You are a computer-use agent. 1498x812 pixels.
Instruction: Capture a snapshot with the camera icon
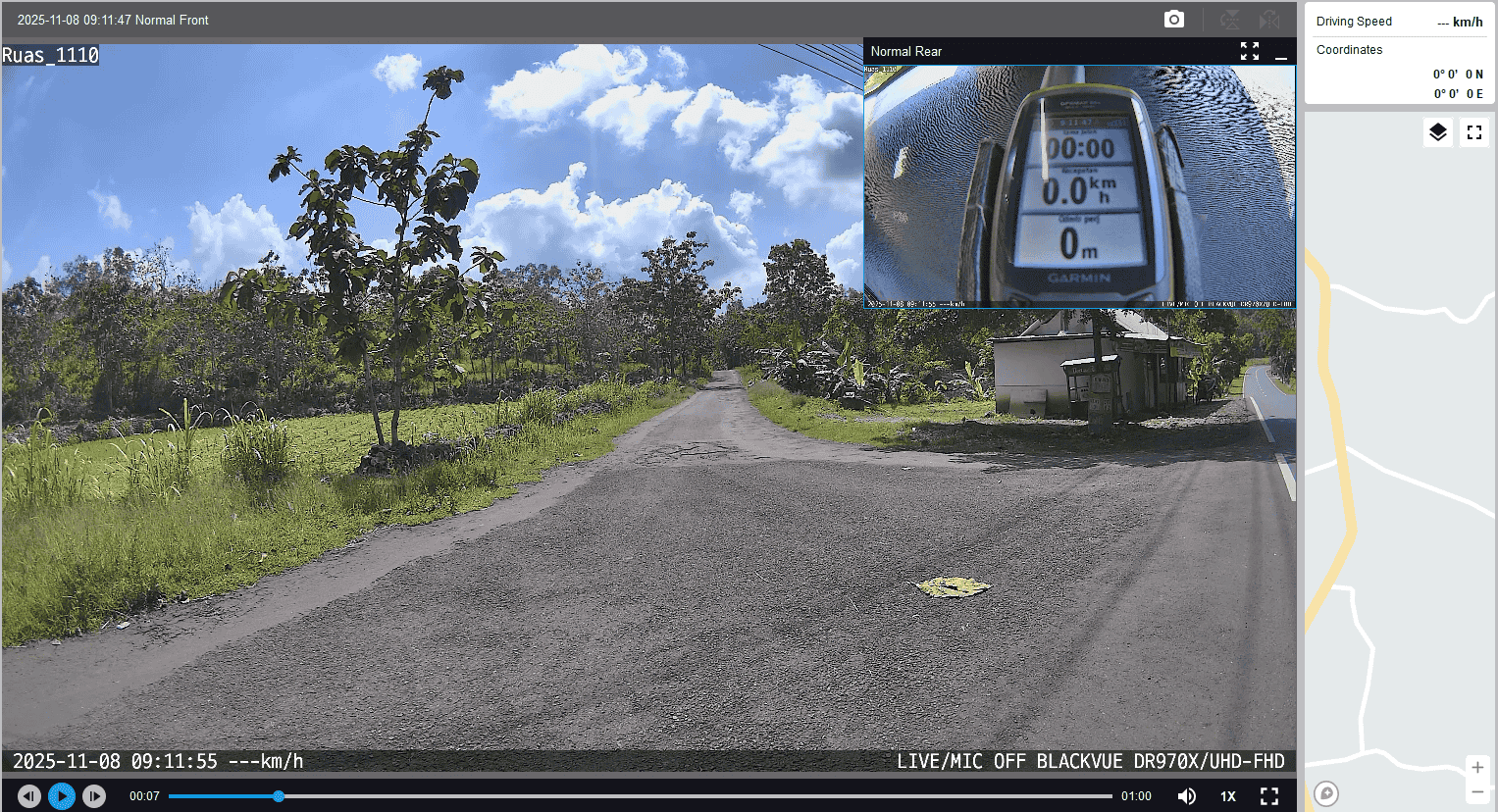(1174, 20)
